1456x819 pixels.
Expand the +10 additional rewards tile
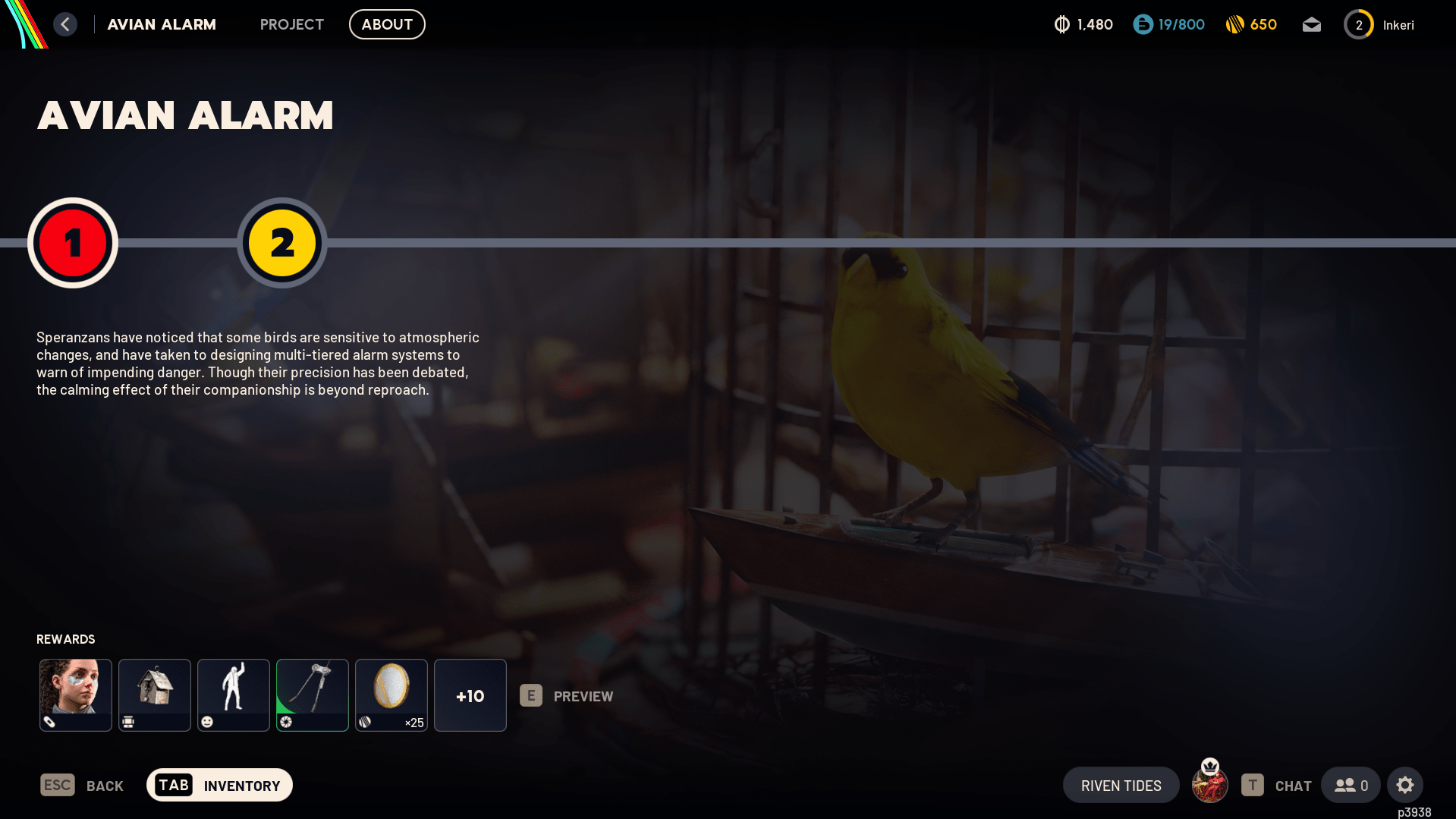[x=470, y=695]
